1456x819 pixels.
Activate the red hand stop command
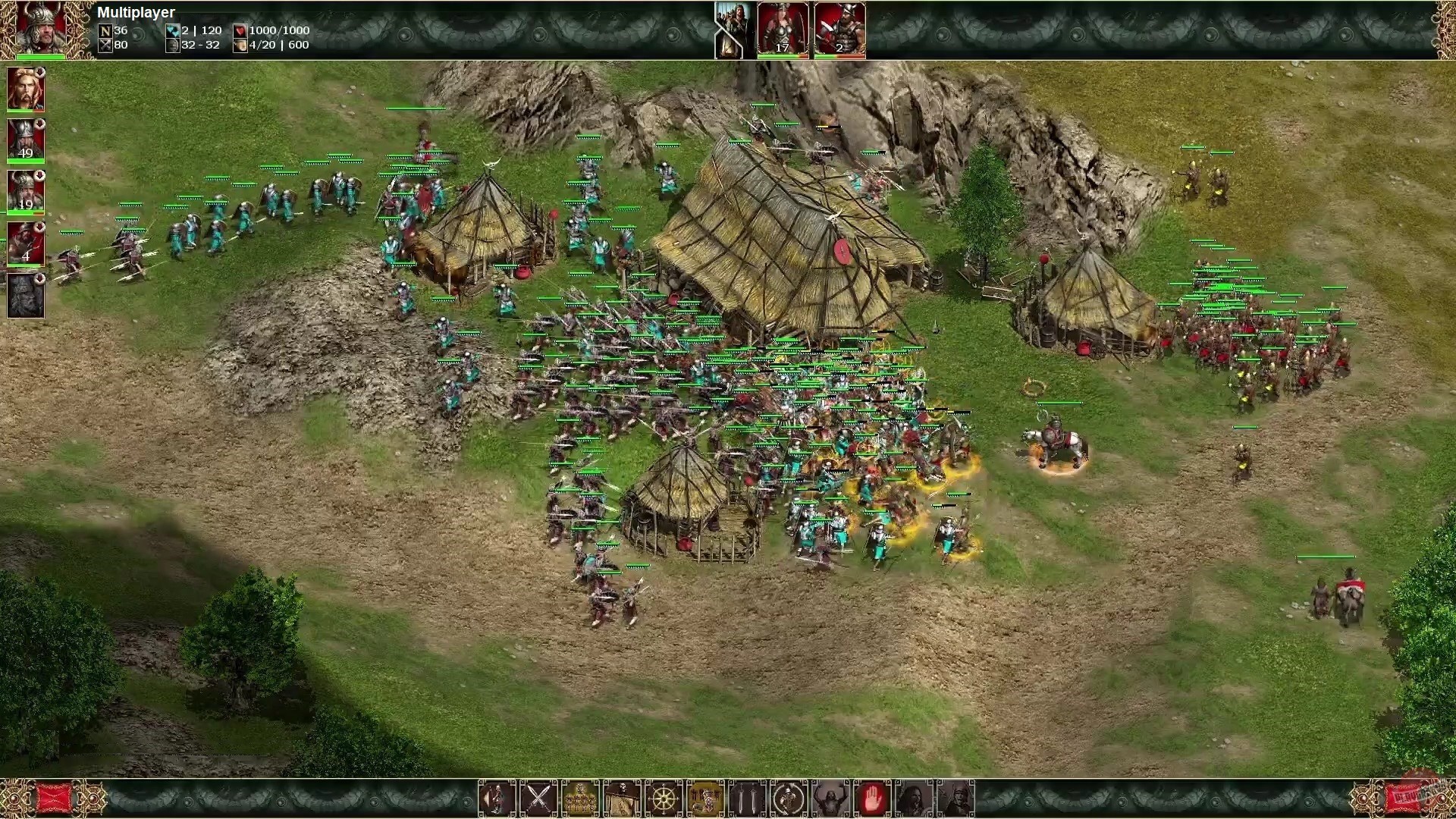click(x=874, y=798)
